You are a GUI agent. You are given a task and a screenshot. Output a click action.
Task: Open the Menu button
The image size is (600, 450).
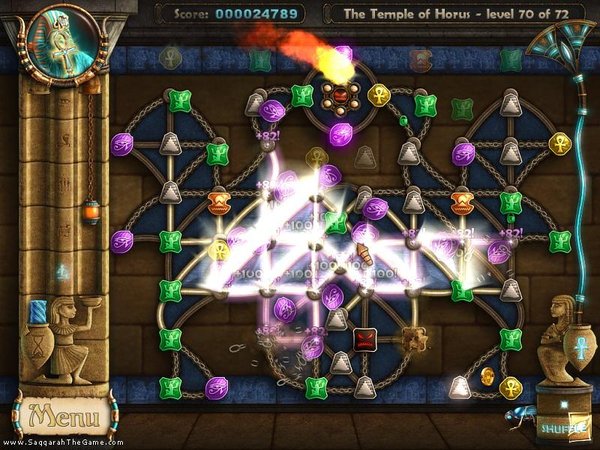tap(62, 414)
